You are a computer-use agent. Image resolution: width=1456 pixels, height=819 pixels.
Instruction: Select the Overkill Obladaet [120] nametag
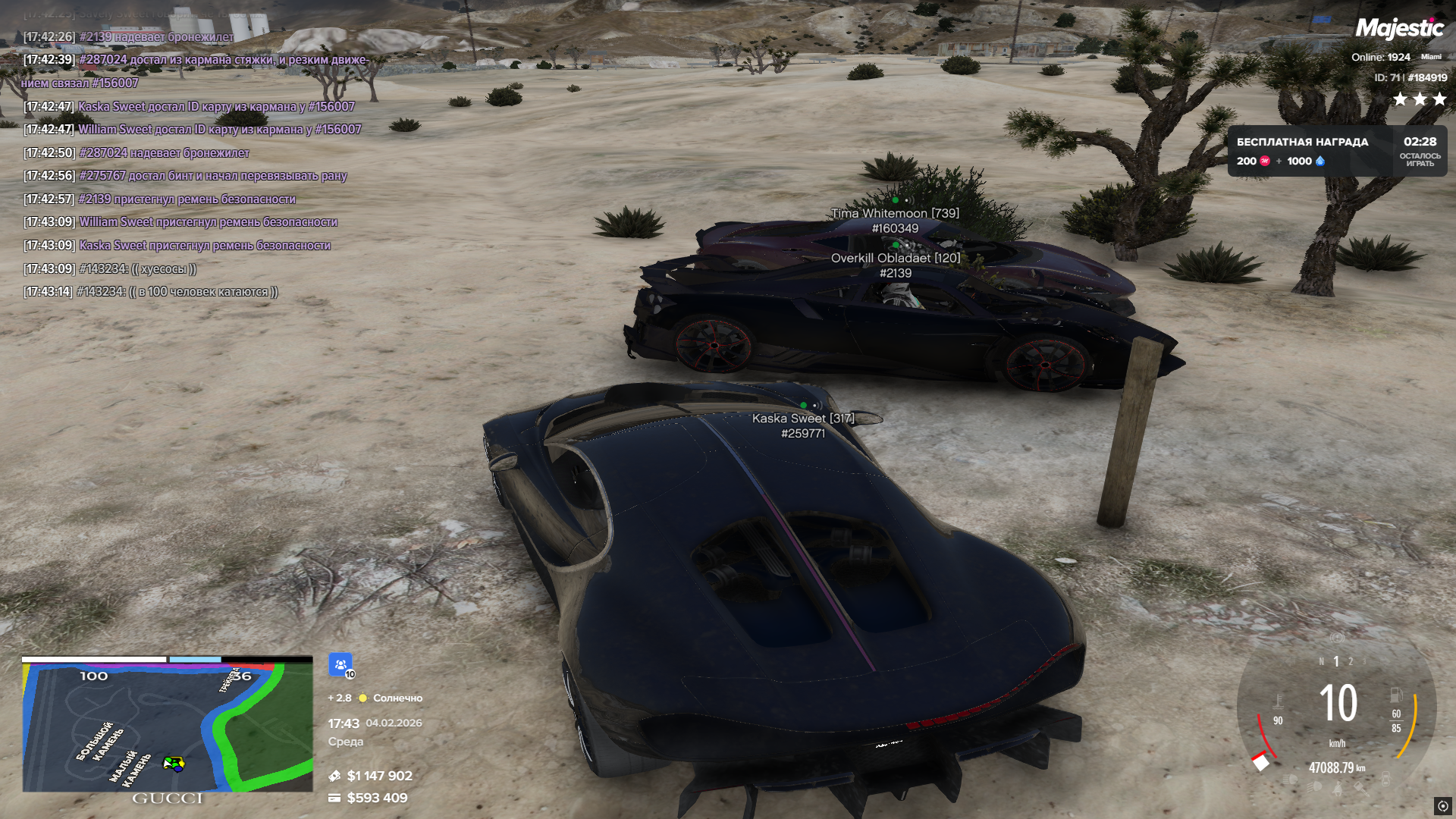click(895, 259)
